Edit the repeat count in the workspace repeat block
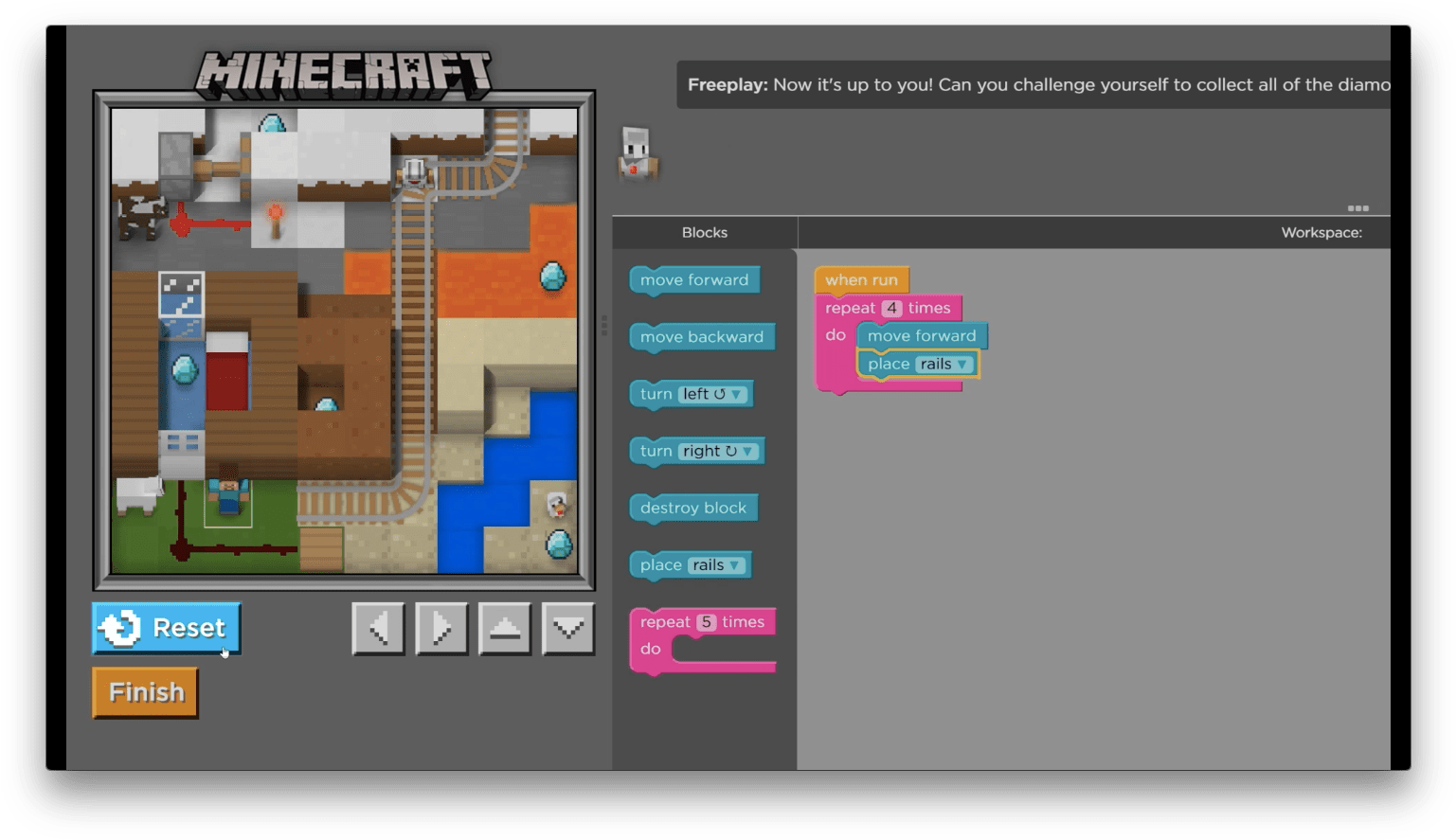 coord(891,308)
